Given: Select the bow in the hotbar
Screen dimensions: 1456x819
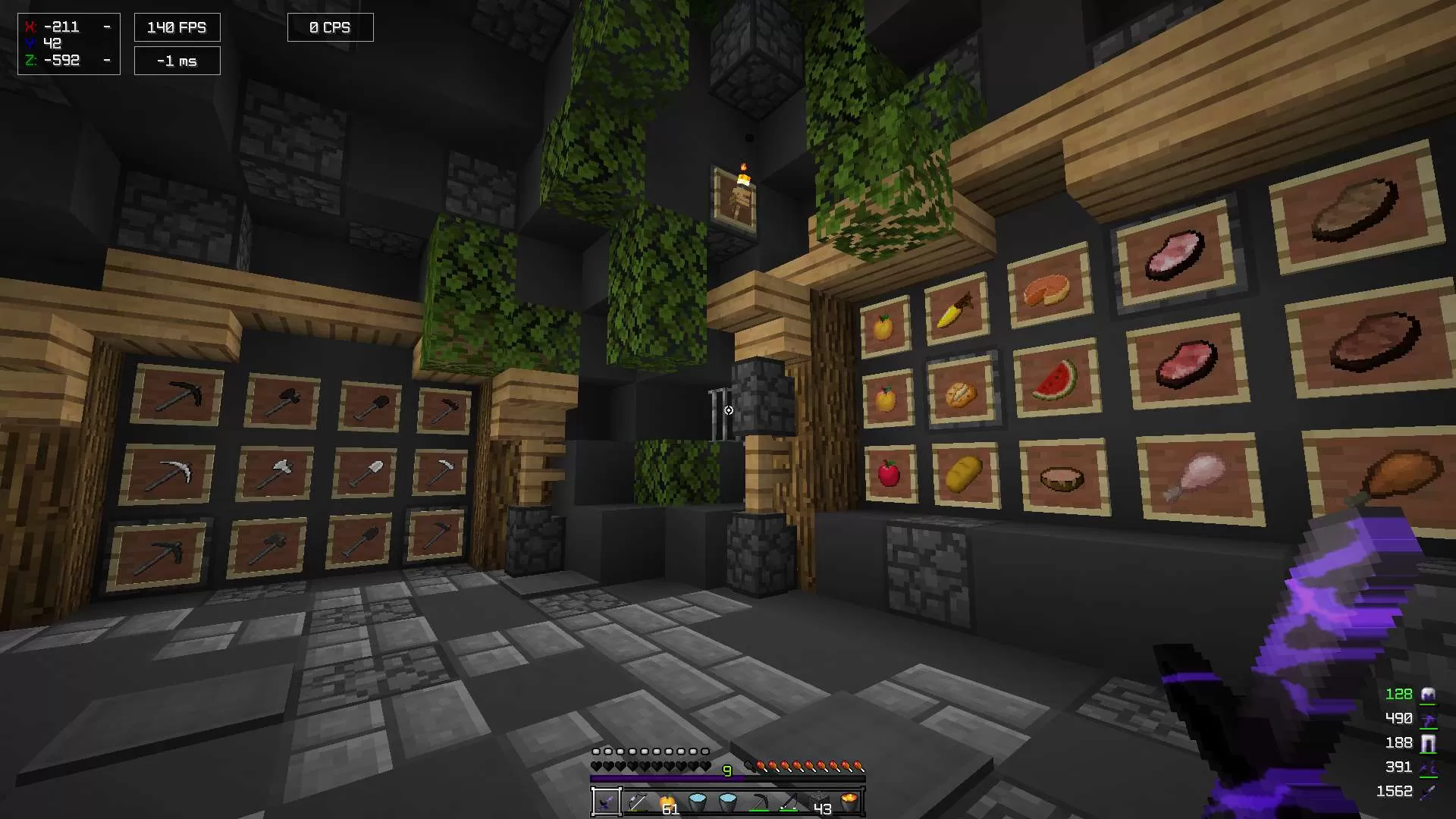Looking at the screenshot, I should tap(789, 802).
